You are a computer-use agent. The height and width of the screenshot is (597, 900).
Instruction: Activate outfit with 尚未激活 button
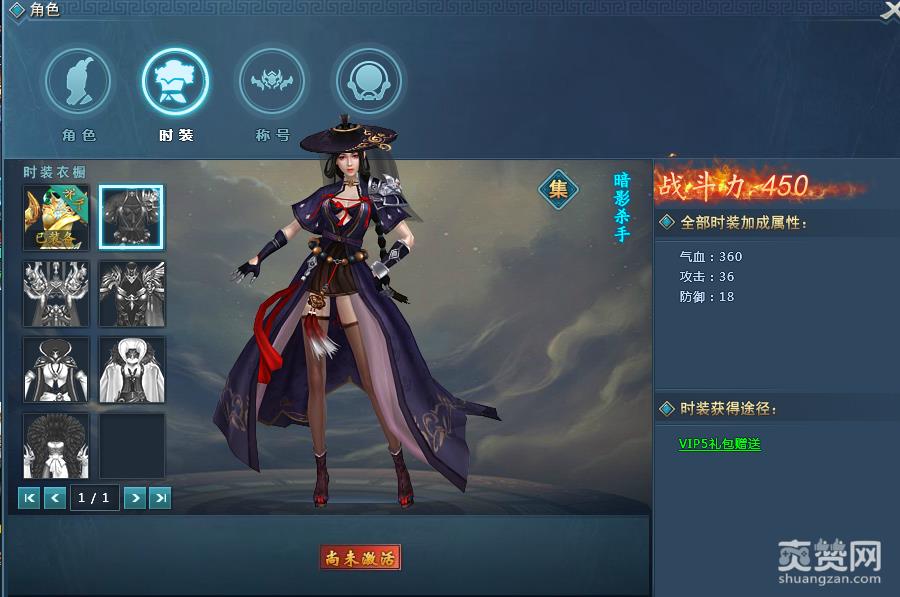(360, 558)
